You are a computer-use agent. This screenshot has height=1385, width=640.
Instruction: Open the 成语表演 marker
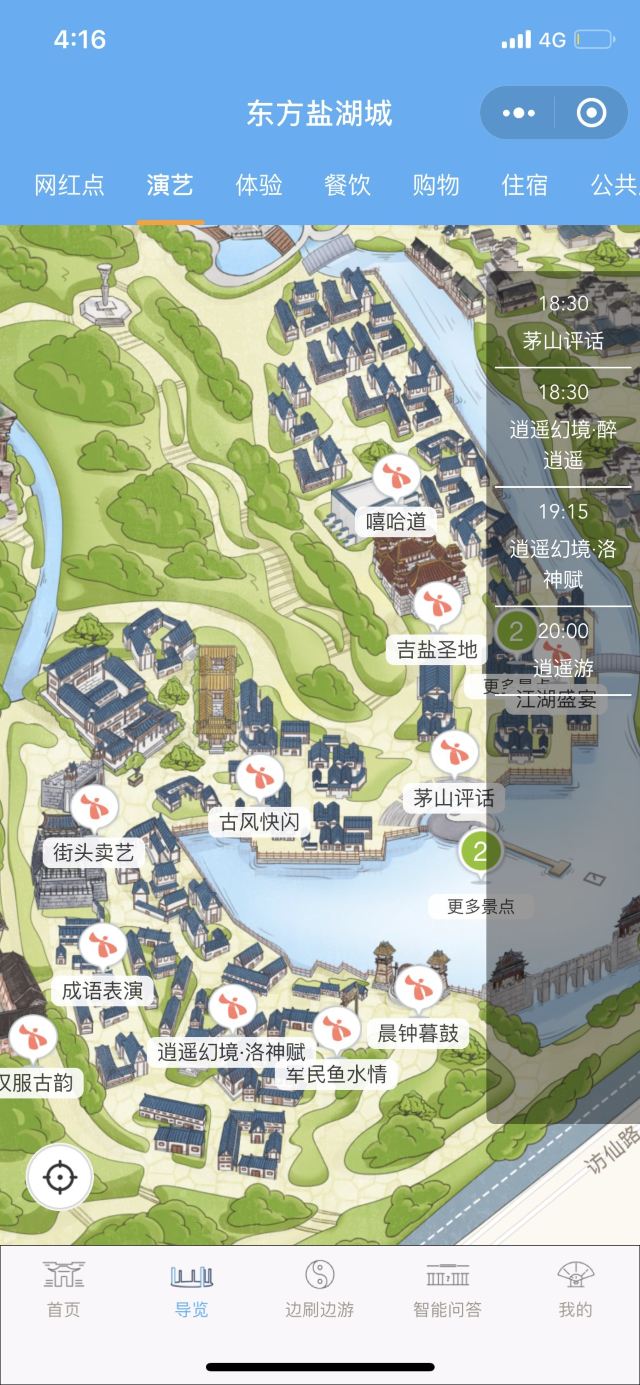(x=102, y=947)
